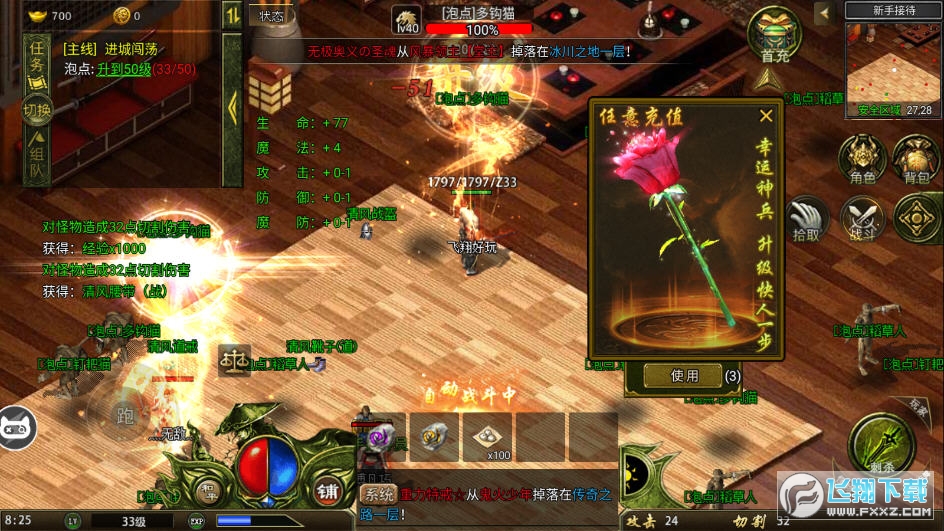Open the 背包 backpack

916,160
